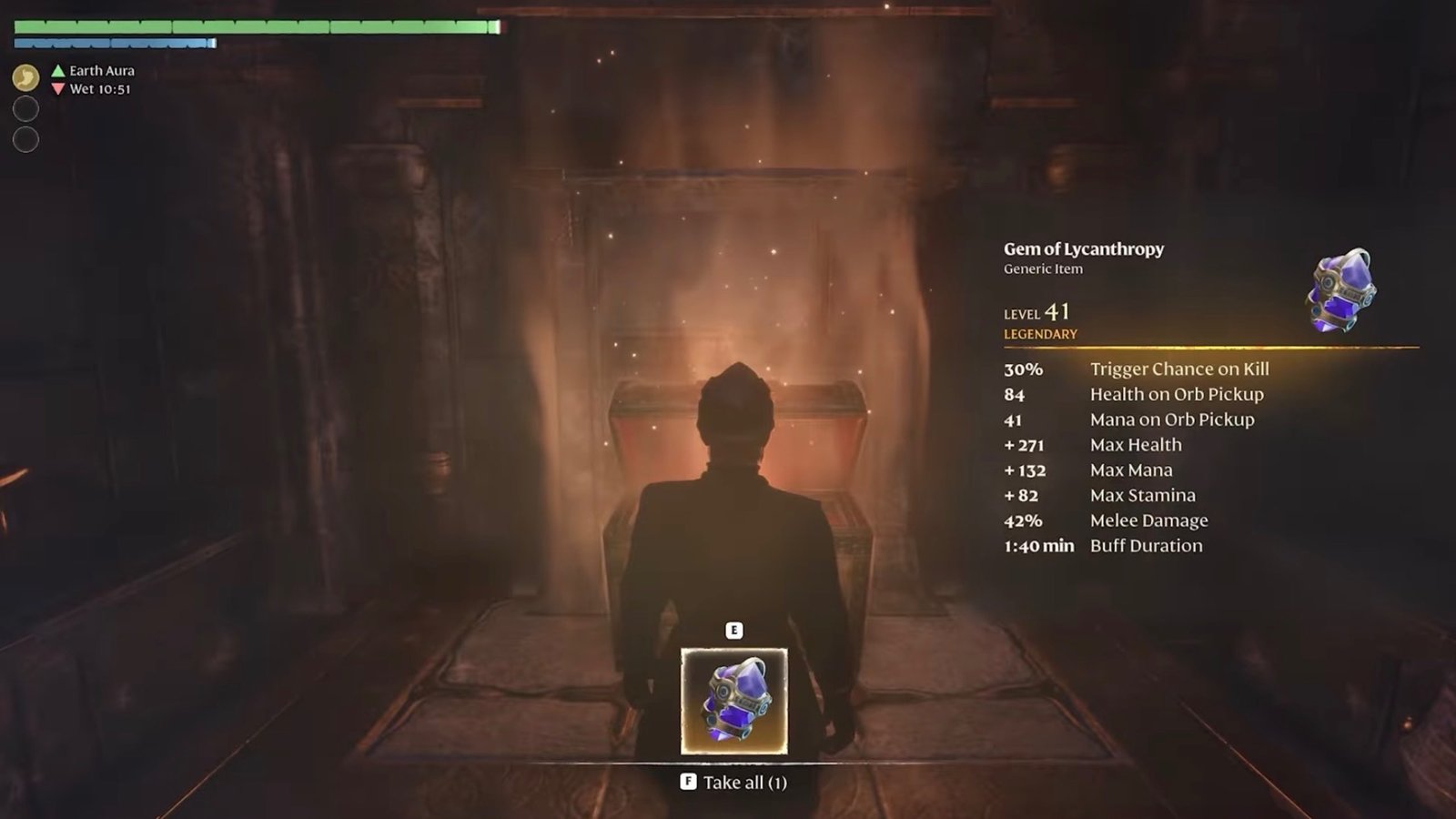Click the E key prompt above the loot slot
The width and height of the screenshot is (1456, 819).
733,628
